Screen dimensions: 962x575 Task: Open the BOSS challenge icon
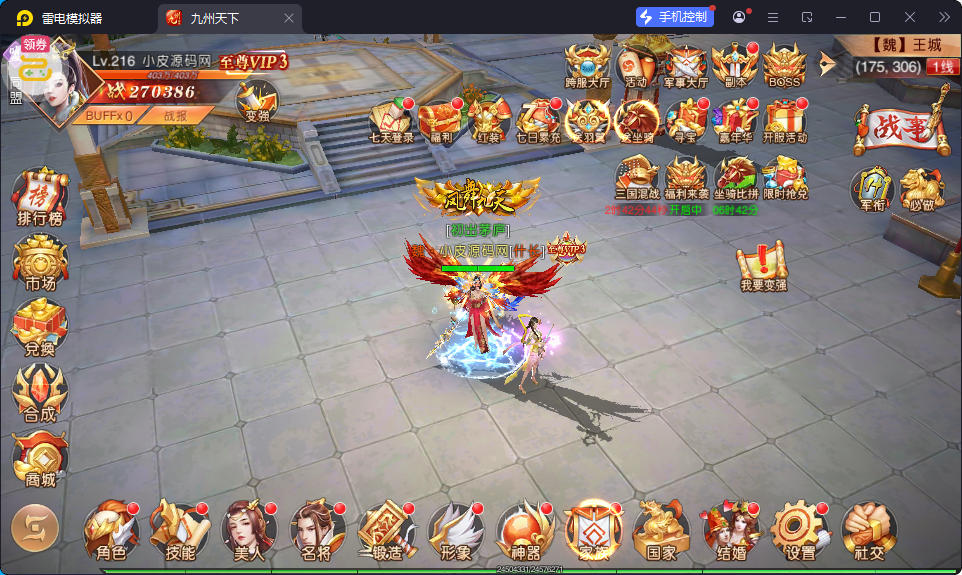coord(784,66)
